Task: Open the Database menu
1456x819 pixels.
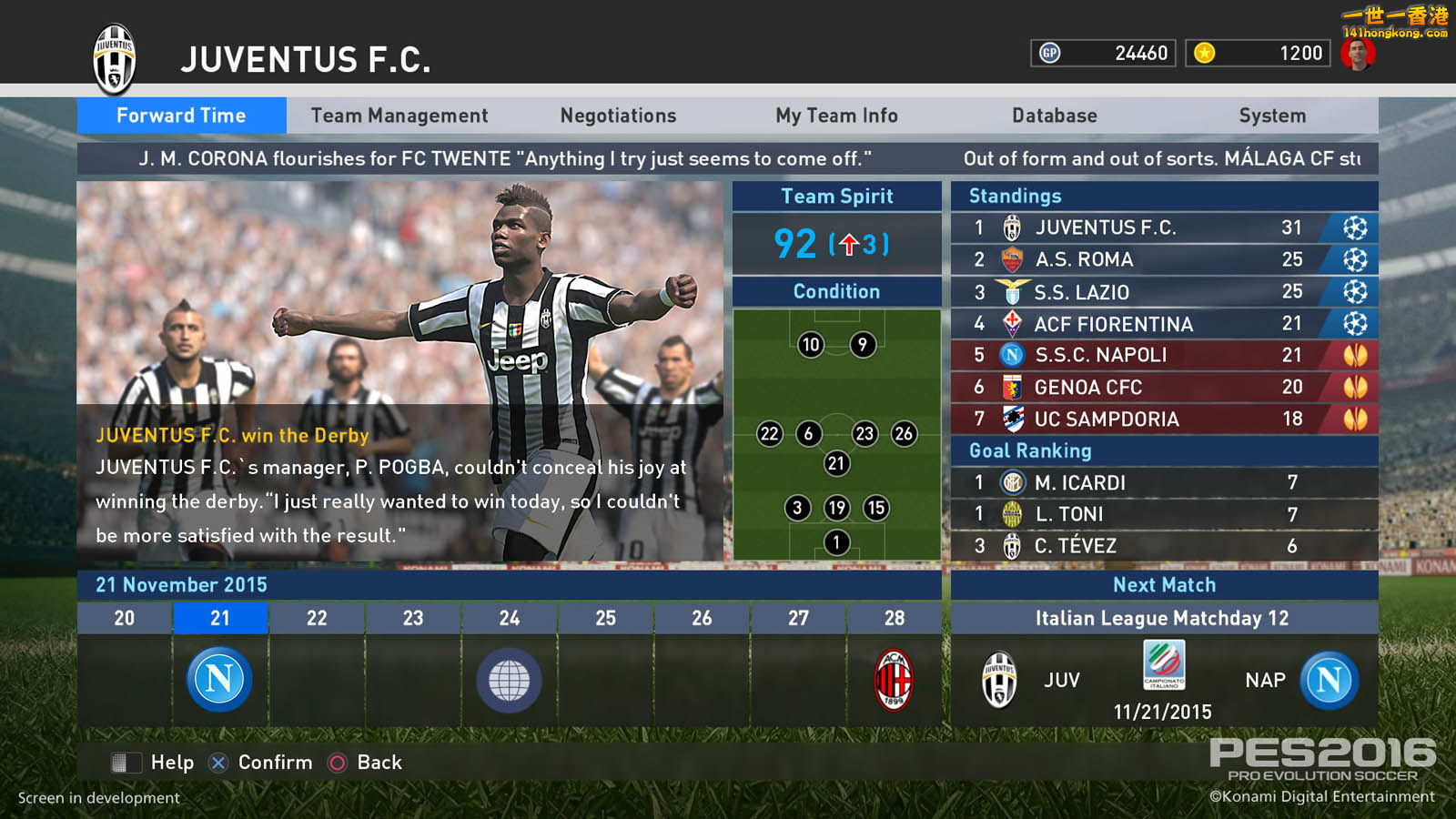Action: point(1054,116)
